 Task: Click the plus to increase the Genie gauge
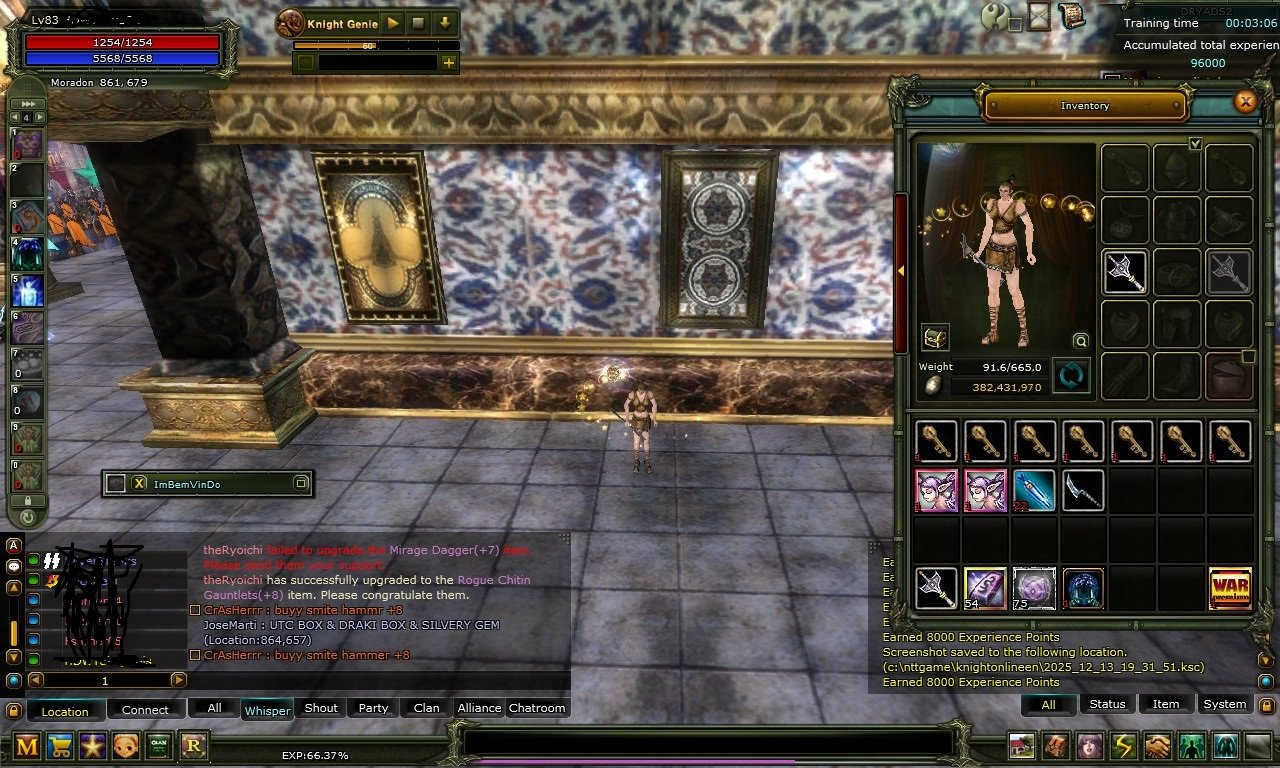(448, 63)
